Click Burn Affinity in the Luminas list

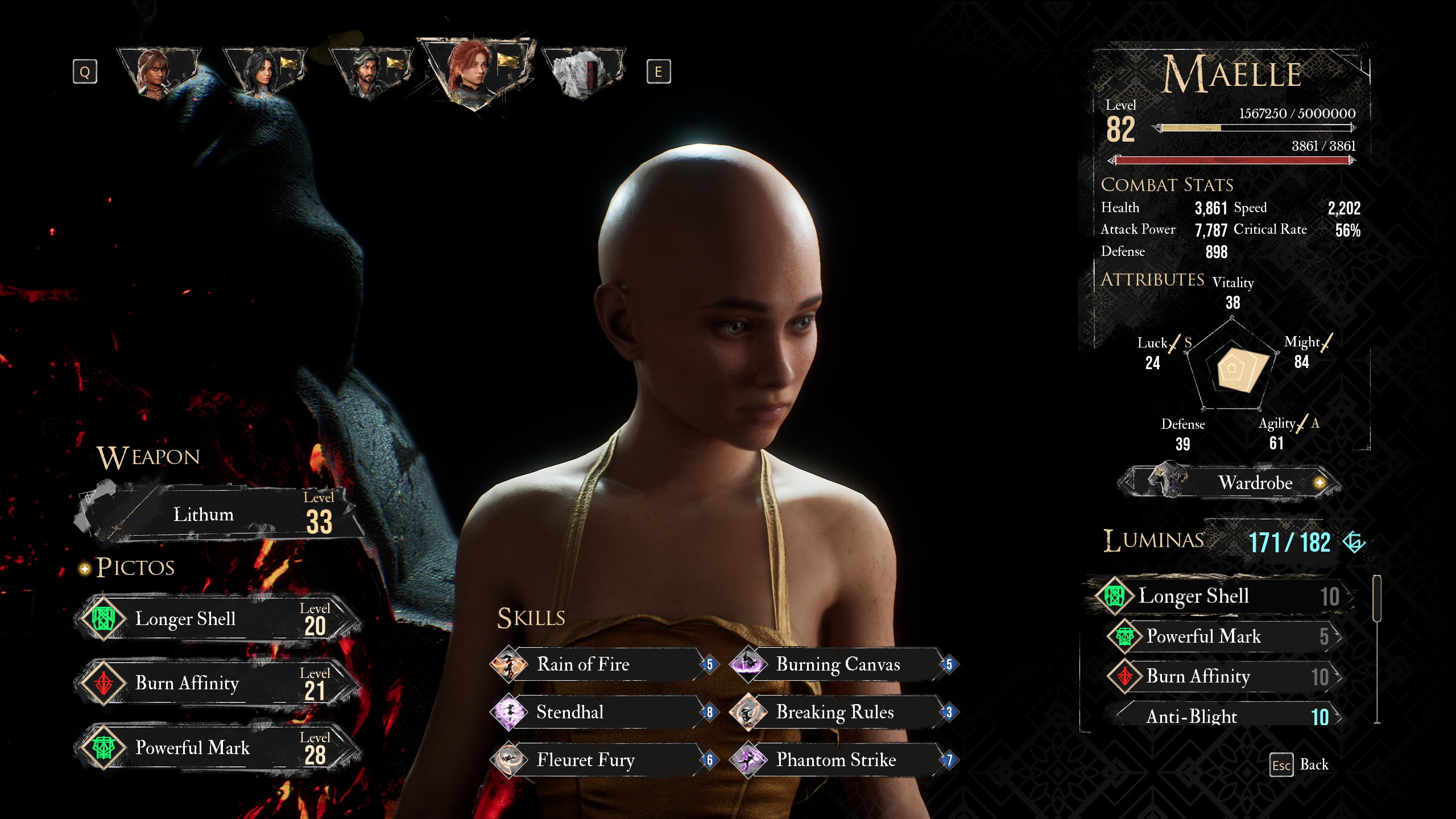[x=1223, y=676]
